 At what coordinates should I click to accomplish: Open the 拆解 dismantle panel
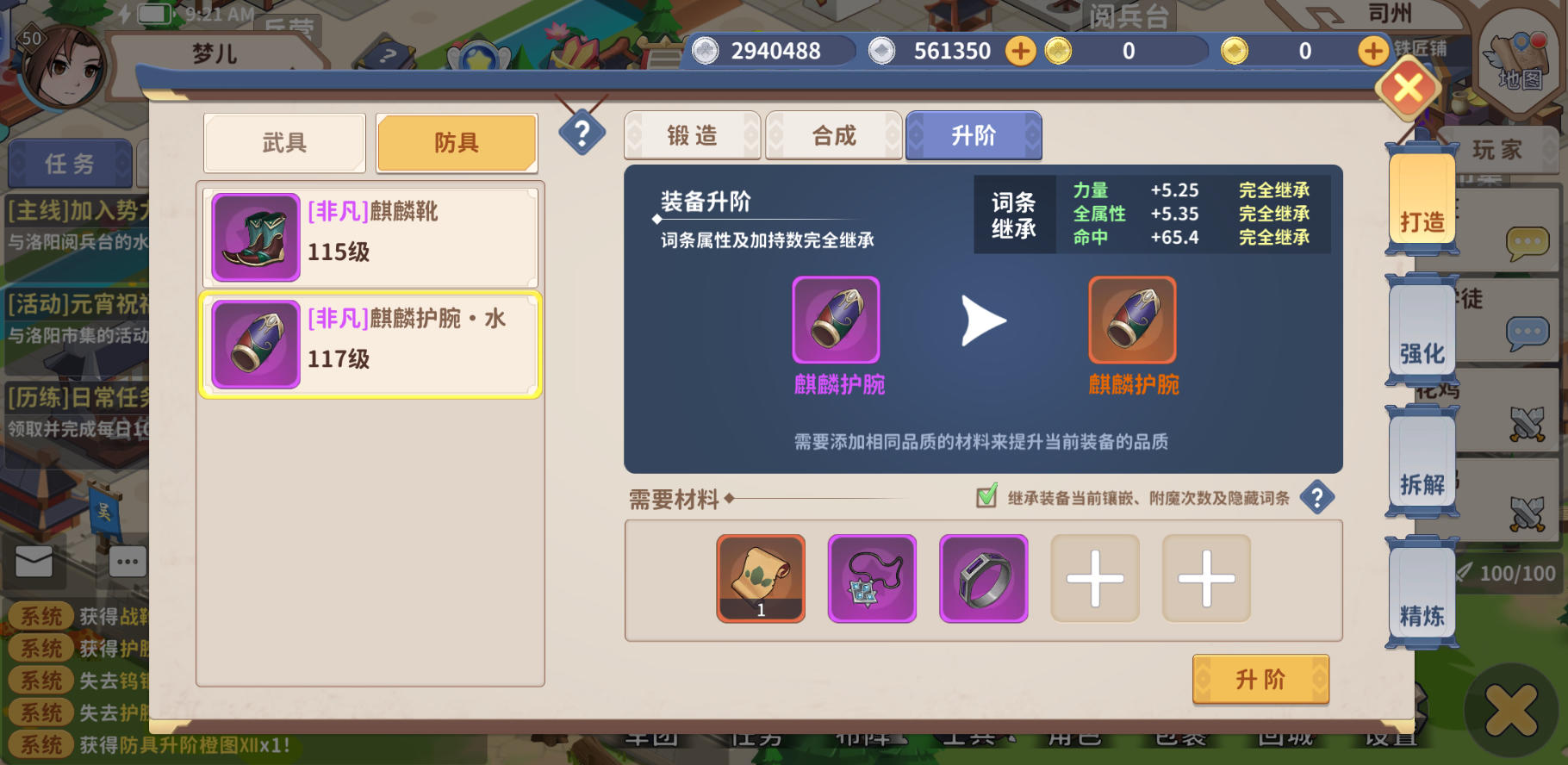click(1422, 474)
